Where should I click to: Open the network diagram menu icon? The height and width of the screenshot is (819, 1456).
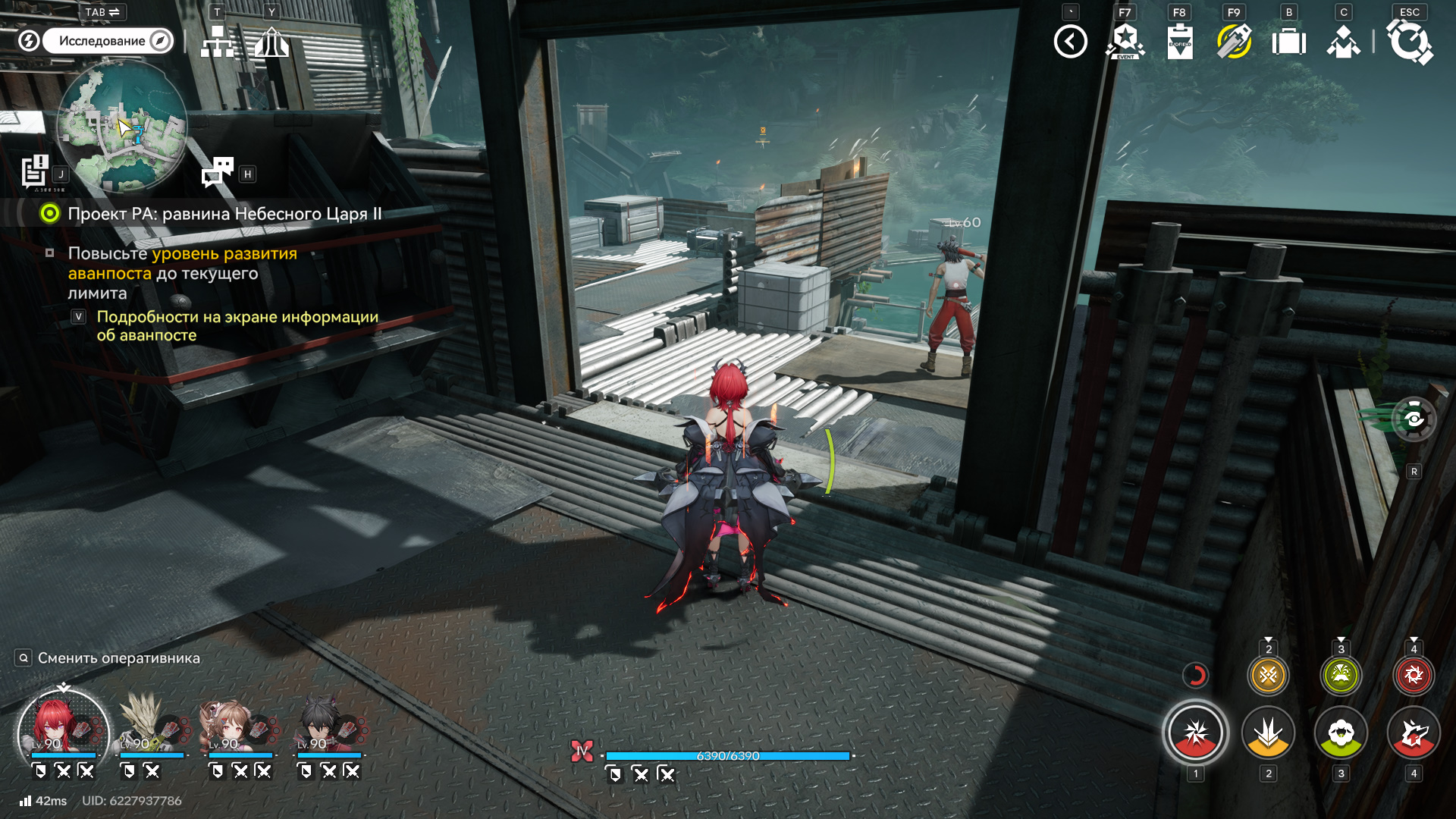[218, 42]
